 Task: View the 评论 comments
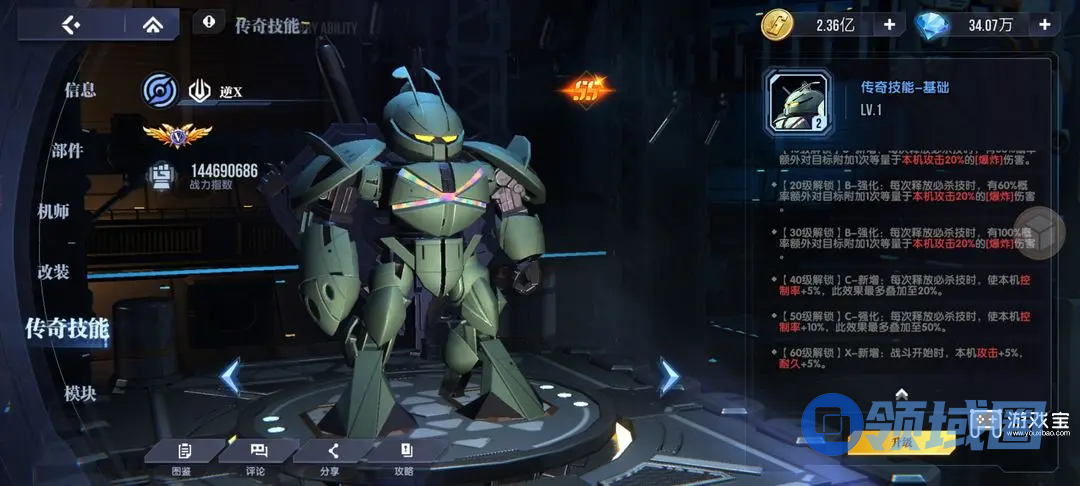257,456
